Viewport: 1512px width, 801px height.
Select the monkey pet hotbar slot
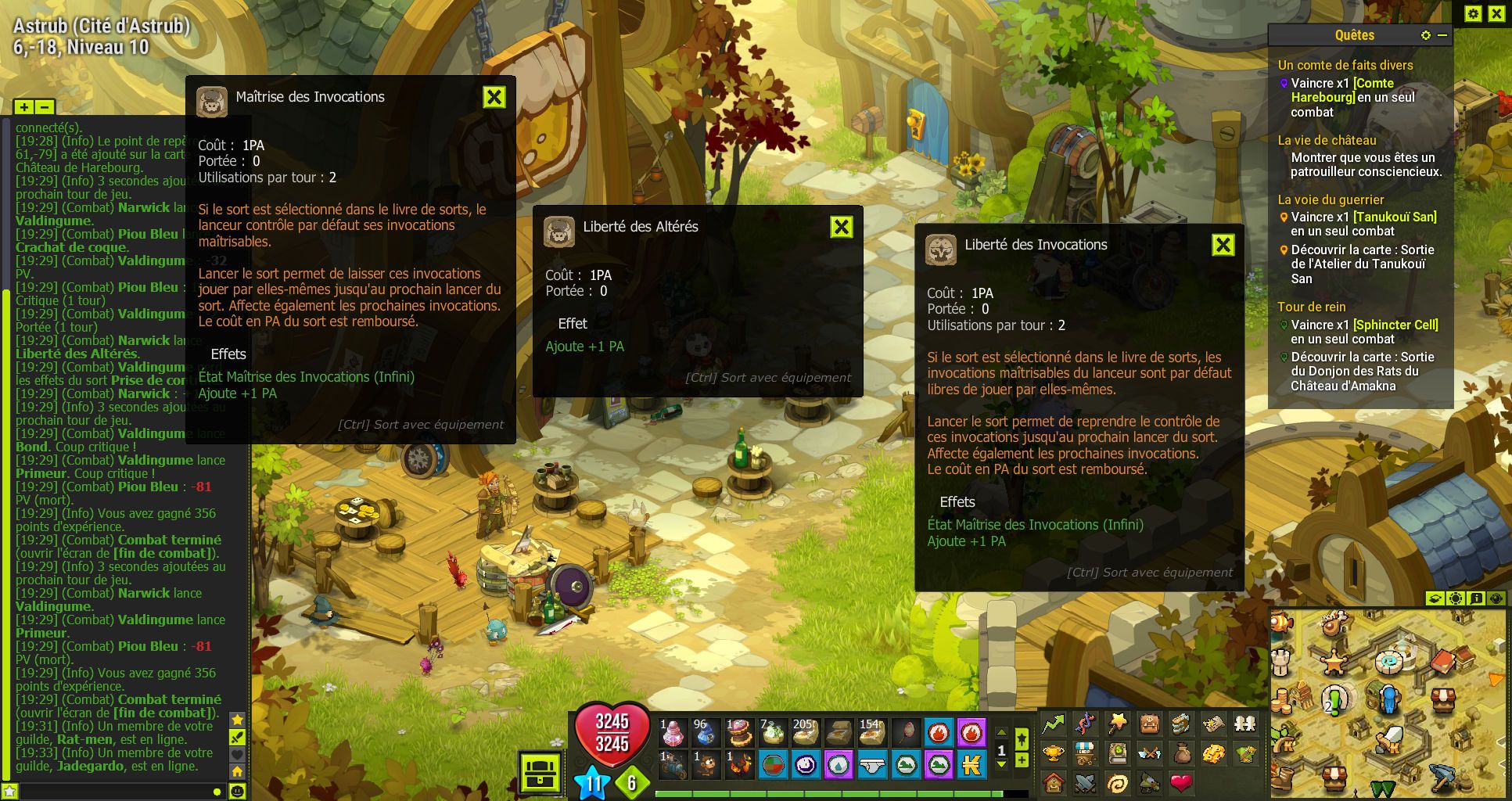point(706,764)
